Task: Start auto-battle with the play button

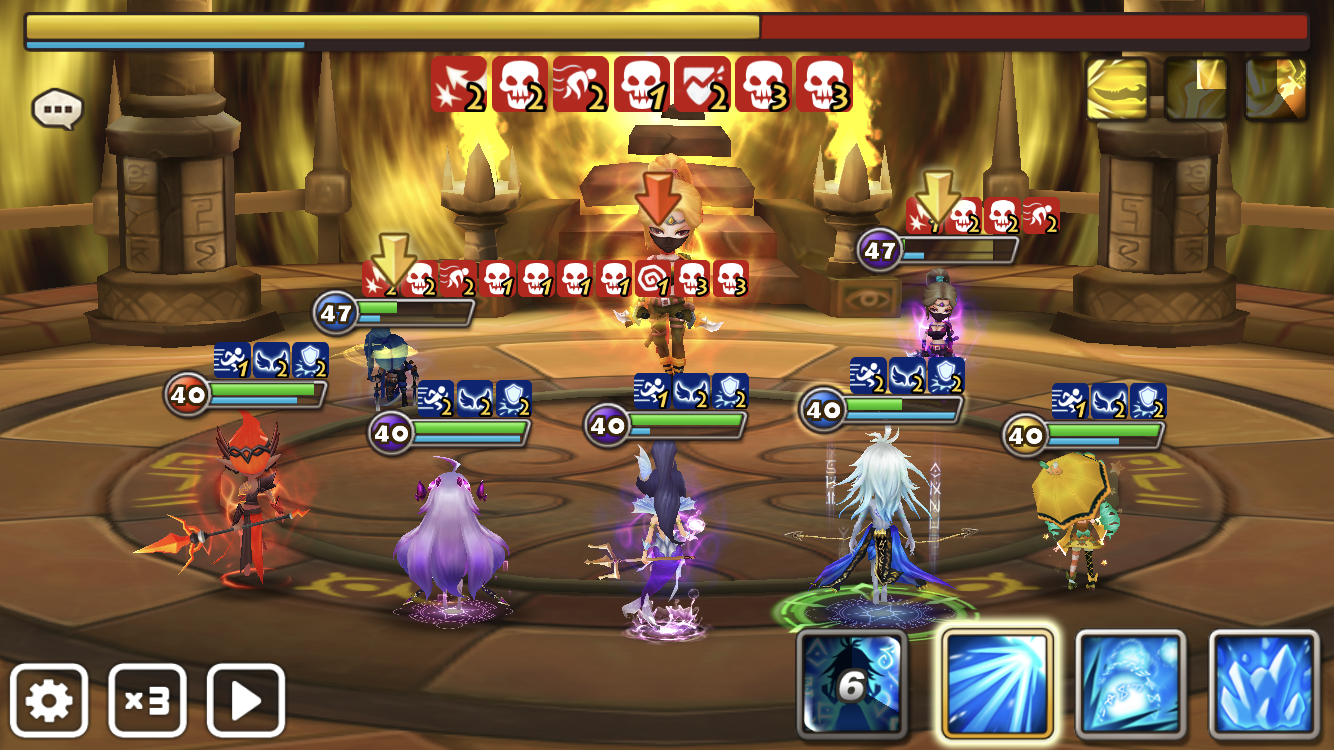Action: point(245,700)
